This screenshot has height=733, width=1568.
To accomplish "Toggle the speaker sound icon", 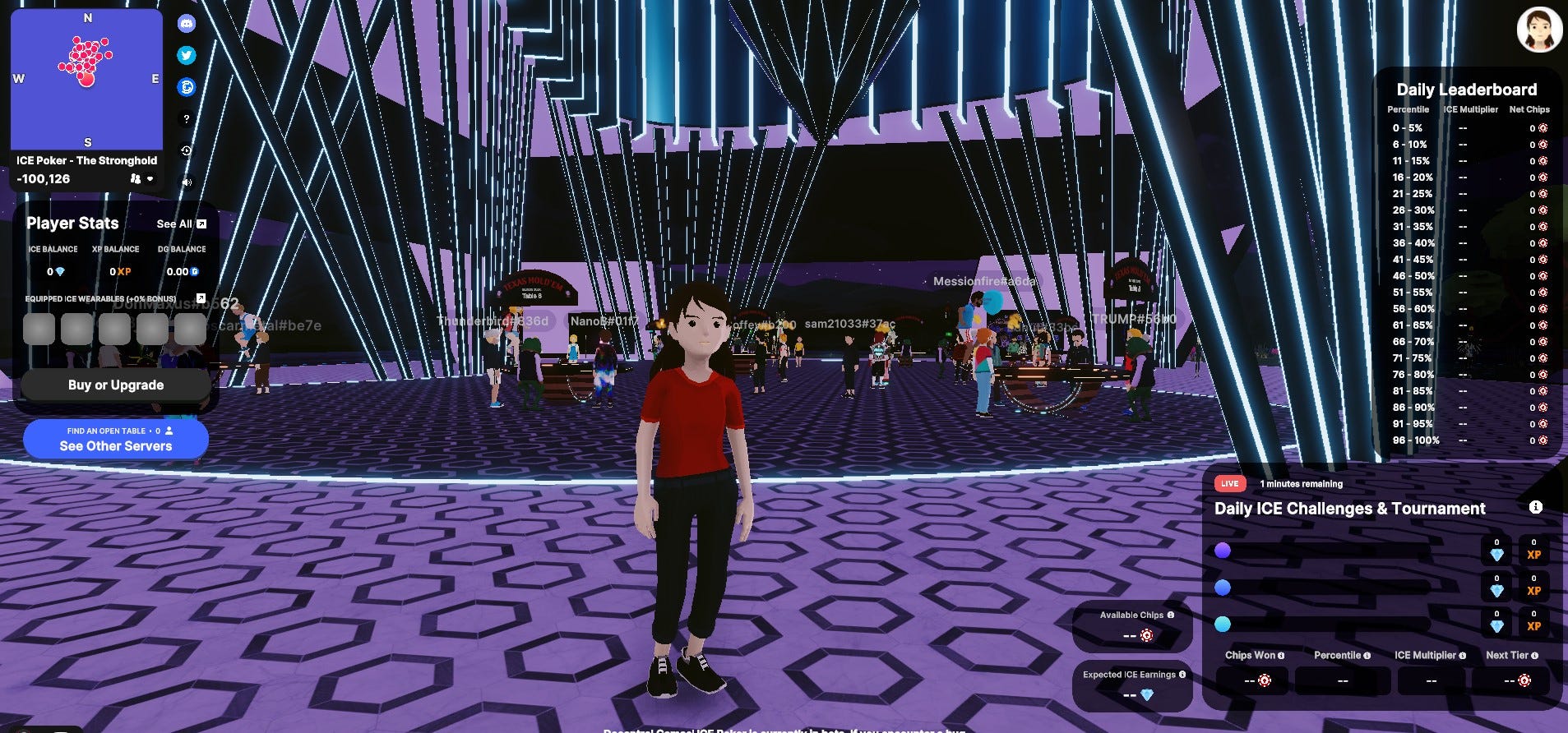I will point(187,182).
